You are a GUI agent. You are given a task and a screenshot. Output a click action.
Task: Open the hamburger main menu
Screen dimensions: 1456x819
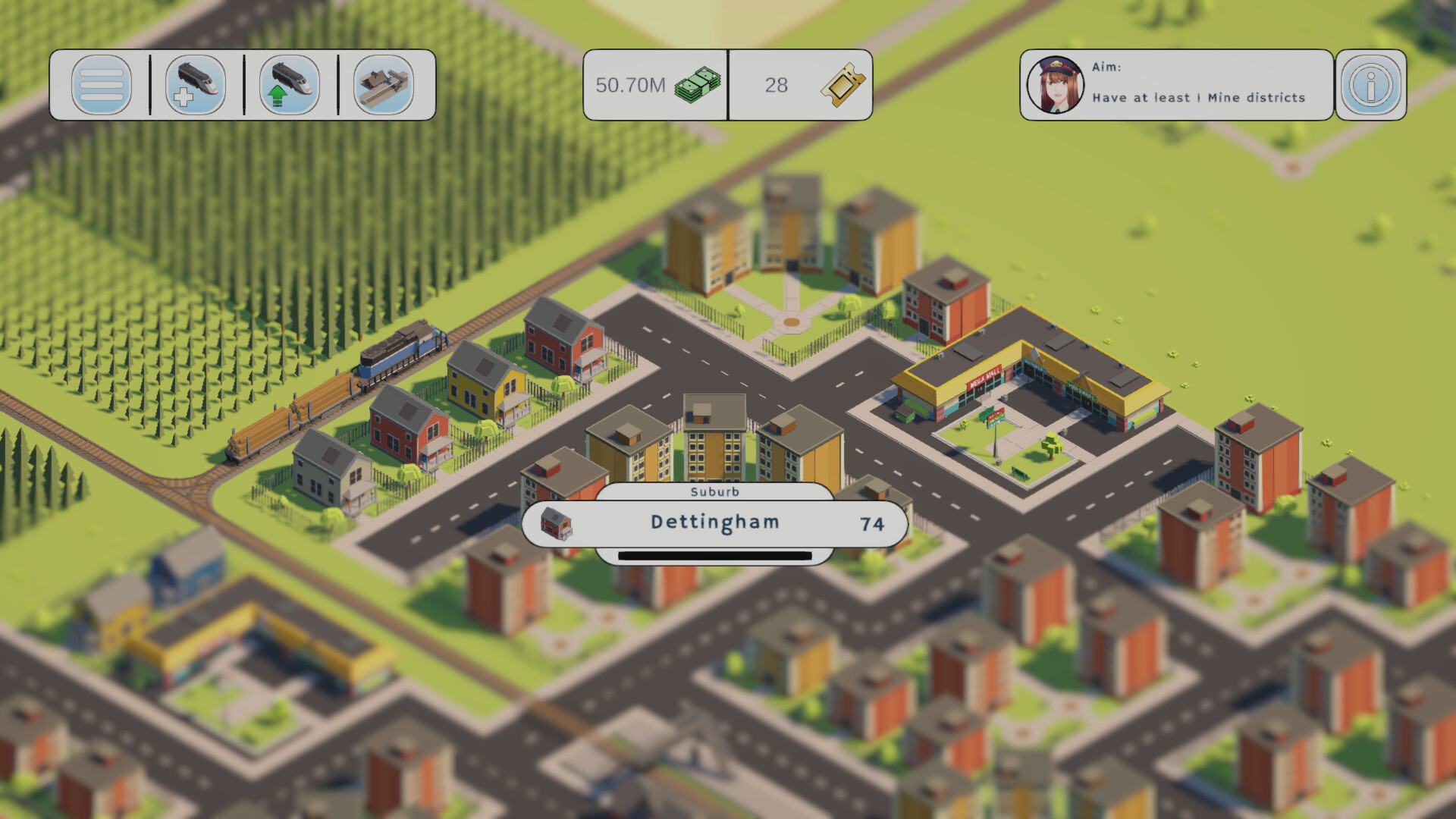point(102,85)
